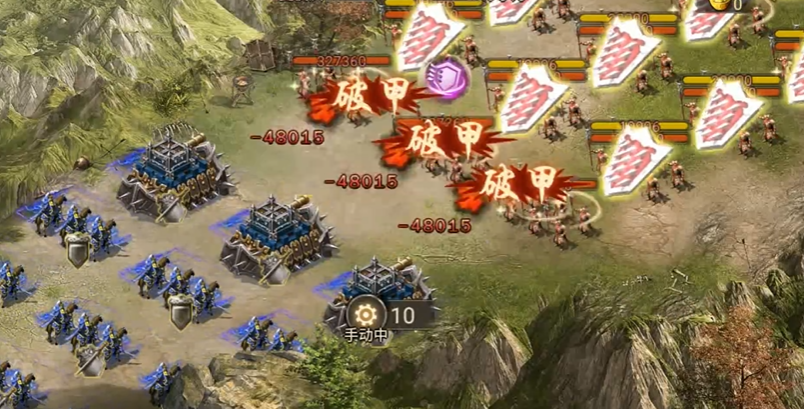Toggle the manual mode gear button

click(366, 313)
